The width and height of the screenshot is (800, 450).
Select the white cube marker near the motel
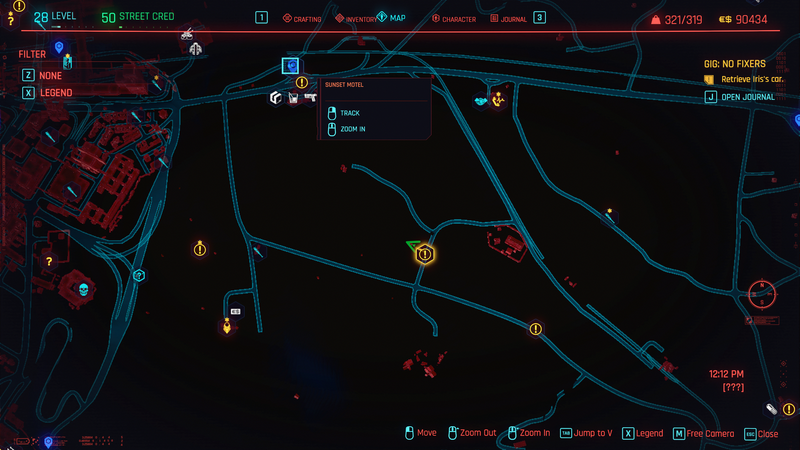[276, 97]
